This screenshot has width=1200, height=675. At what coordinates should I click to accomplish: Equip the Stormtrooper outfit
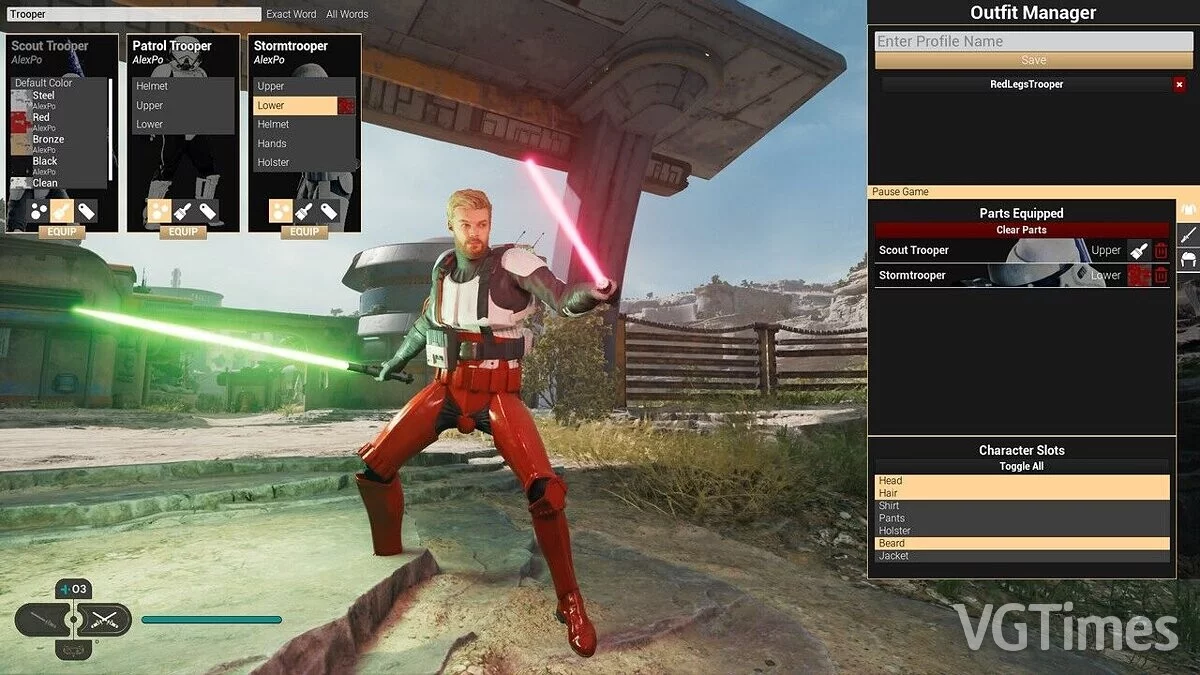304,232
